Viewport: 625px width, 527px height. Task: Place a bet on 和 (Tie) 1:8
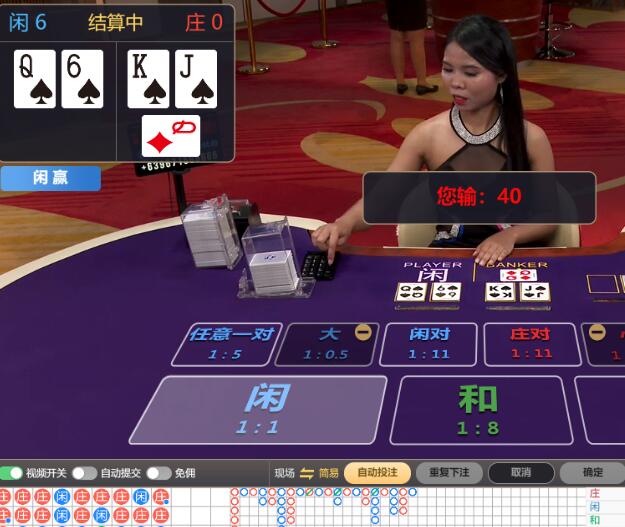point(476,408)
